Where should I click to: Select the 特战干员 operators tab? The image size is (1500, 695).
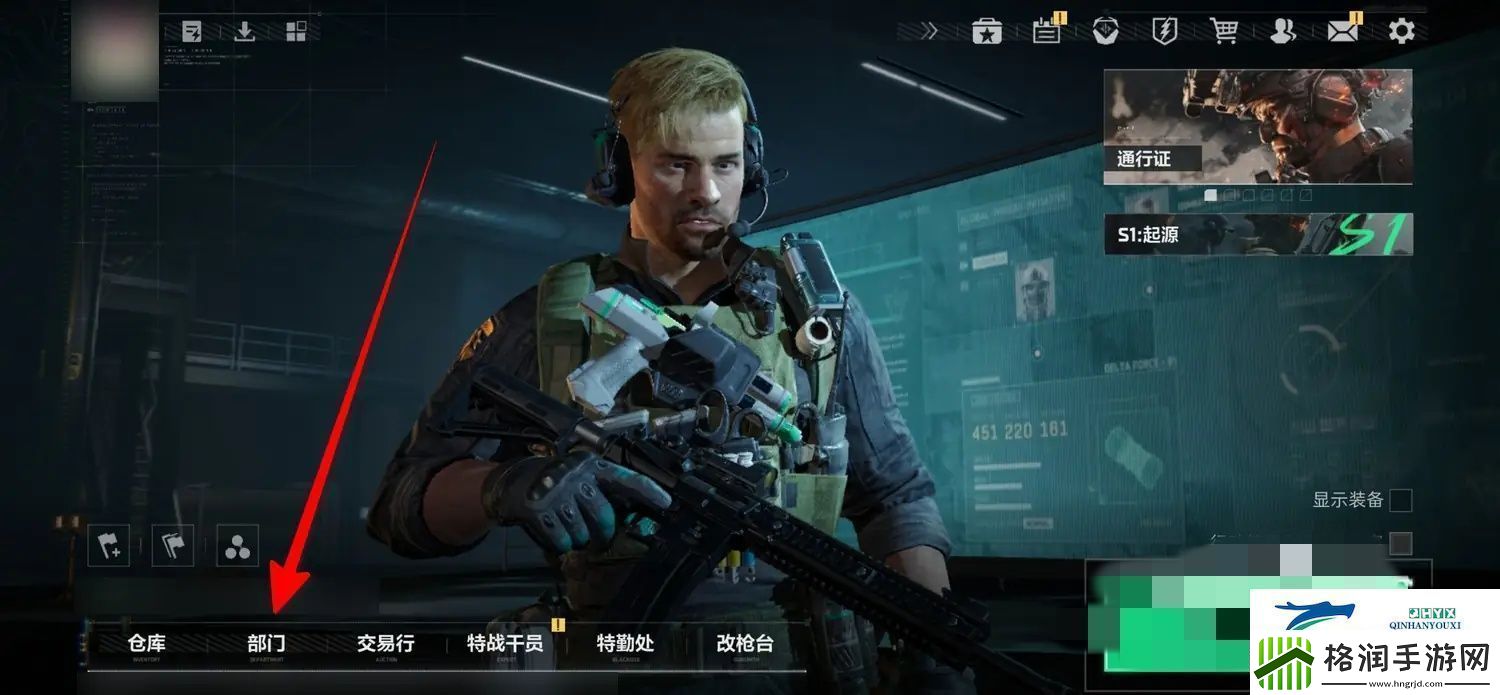[x=505, y=644]
